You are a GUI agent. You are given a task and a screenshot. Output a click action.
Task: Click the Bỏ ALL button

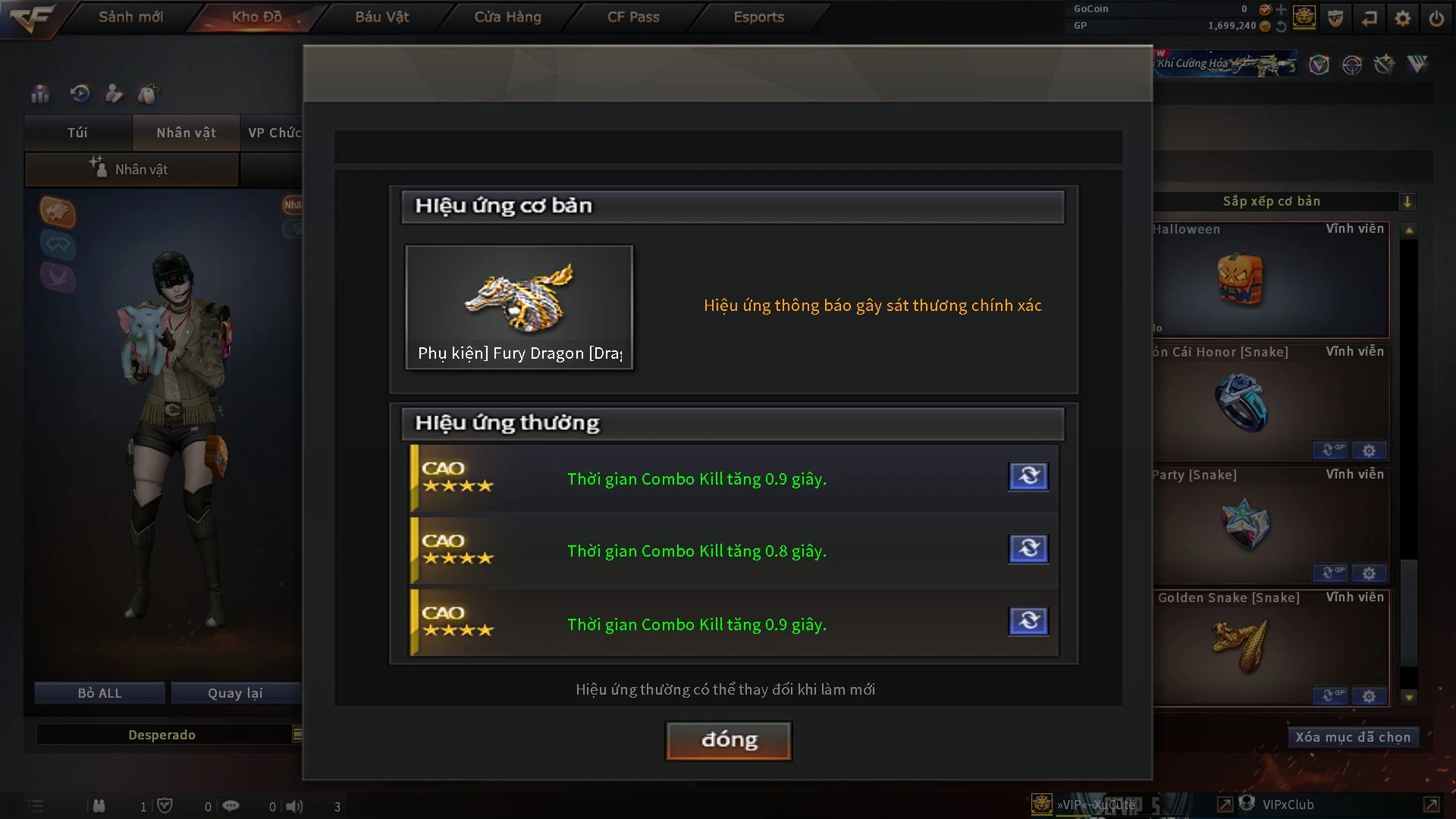click(x=99, y=693)
